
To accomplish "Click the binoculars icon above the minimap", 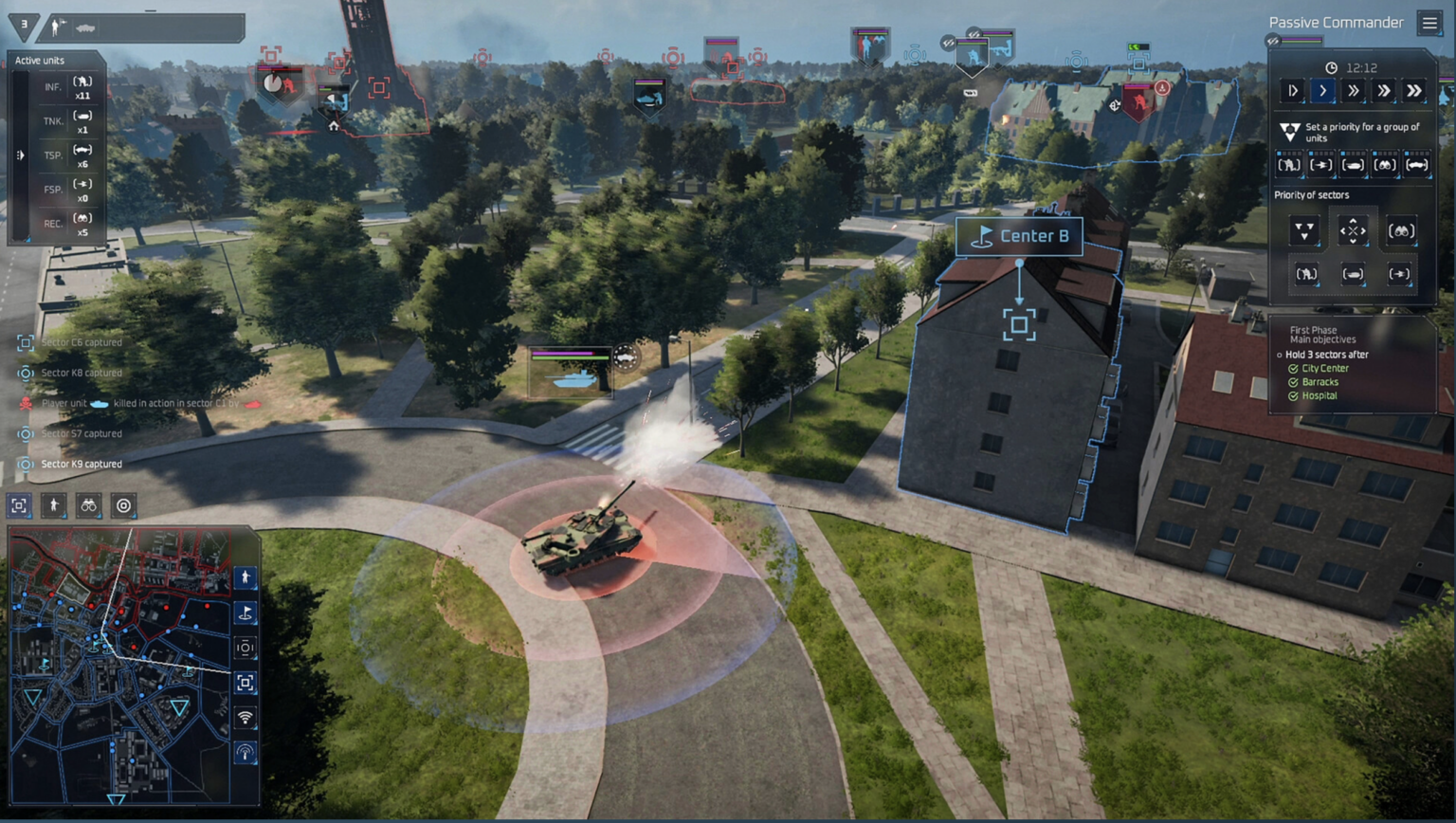I will [89, 505].
